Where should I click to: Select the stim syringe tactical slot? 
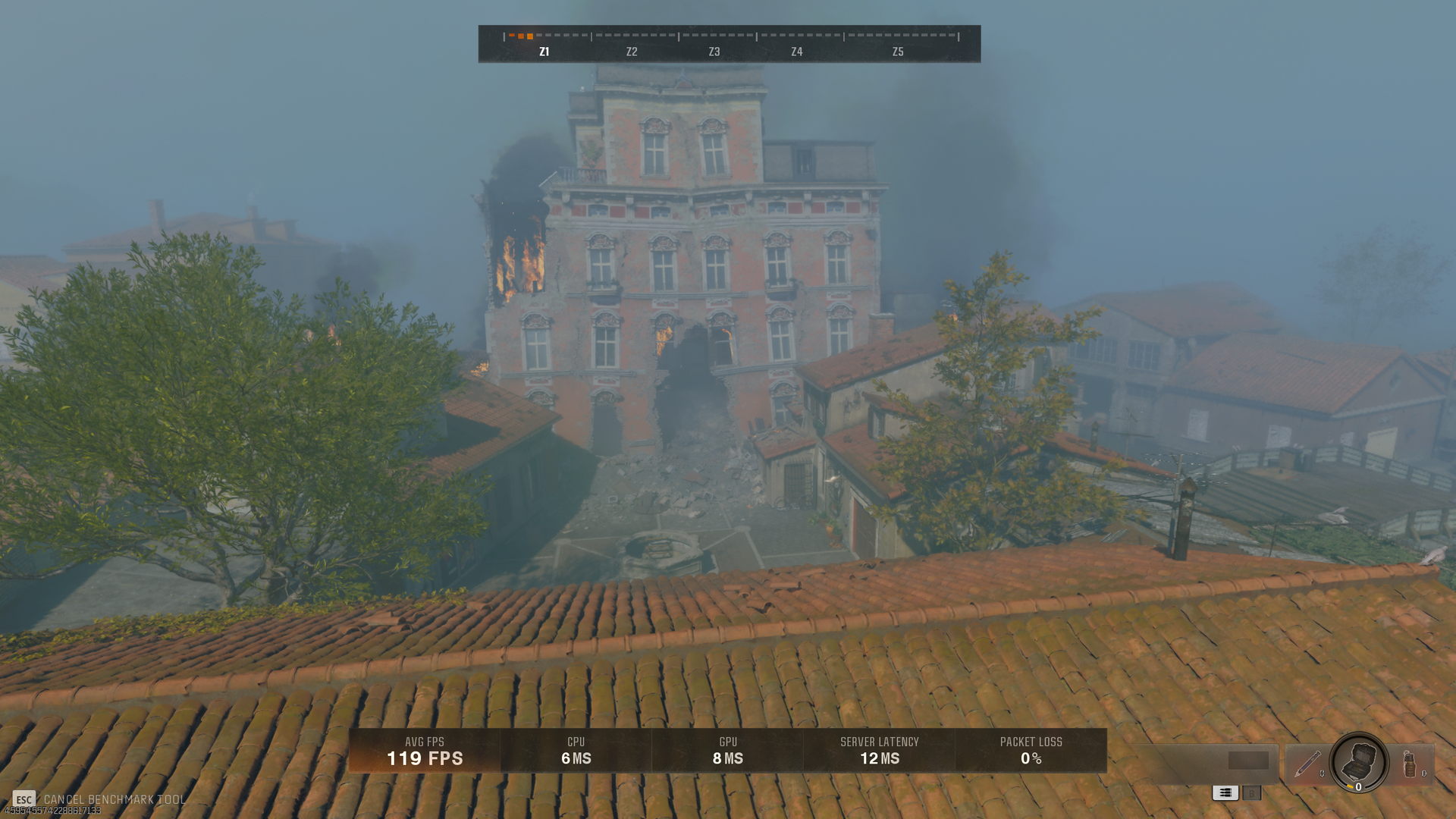click(1307, 764)
